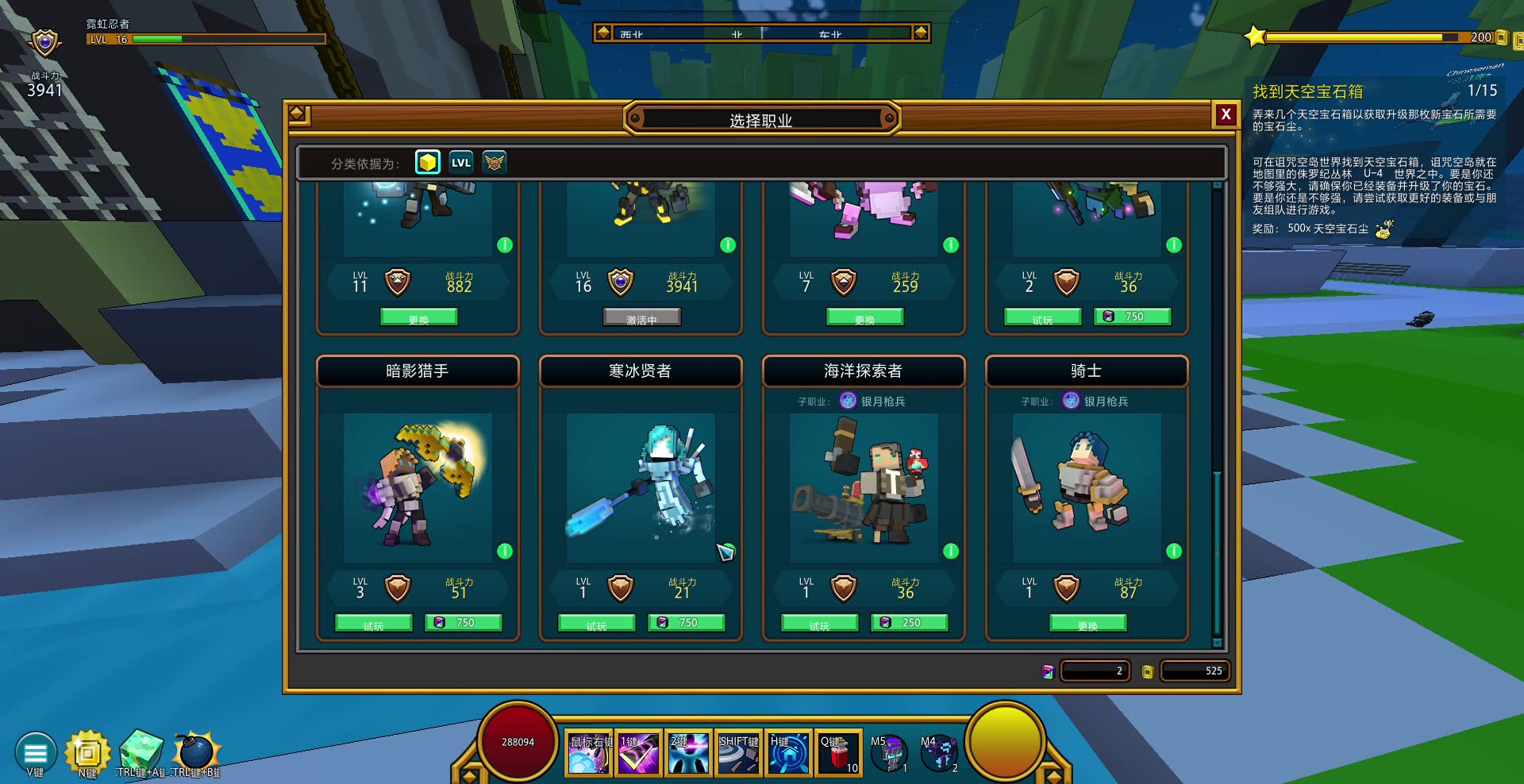Screen dimensions: 1524x784
Task: Select the 暗影猎手 class portrait
Action: tap(418, 486)
